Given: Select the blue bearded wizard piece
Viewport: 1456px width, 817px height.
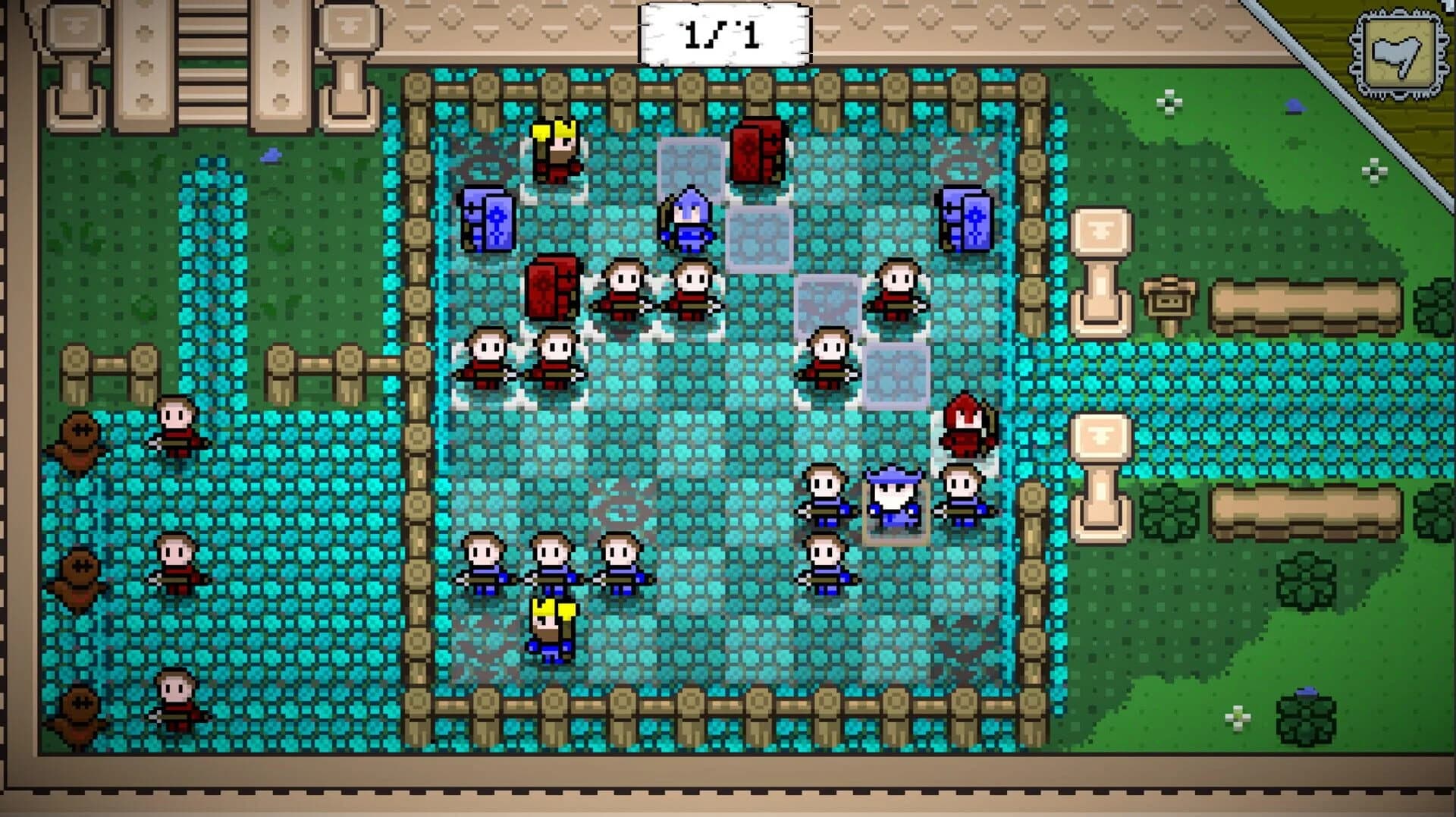Looking at the screenshot, I should (895, 500).
